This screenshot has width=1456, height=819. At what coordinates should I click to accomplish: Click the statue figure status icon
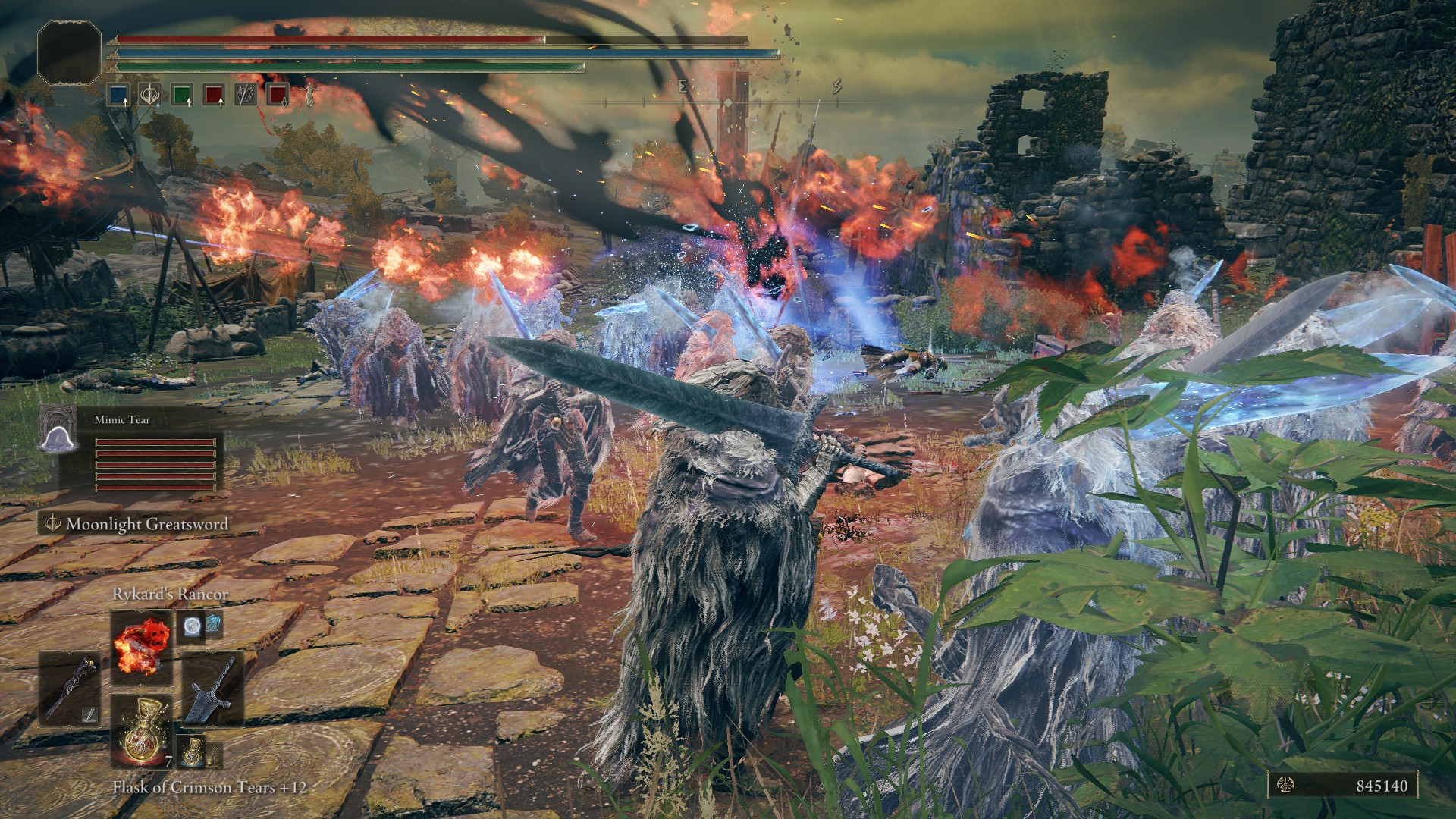(x=310, y=95)
